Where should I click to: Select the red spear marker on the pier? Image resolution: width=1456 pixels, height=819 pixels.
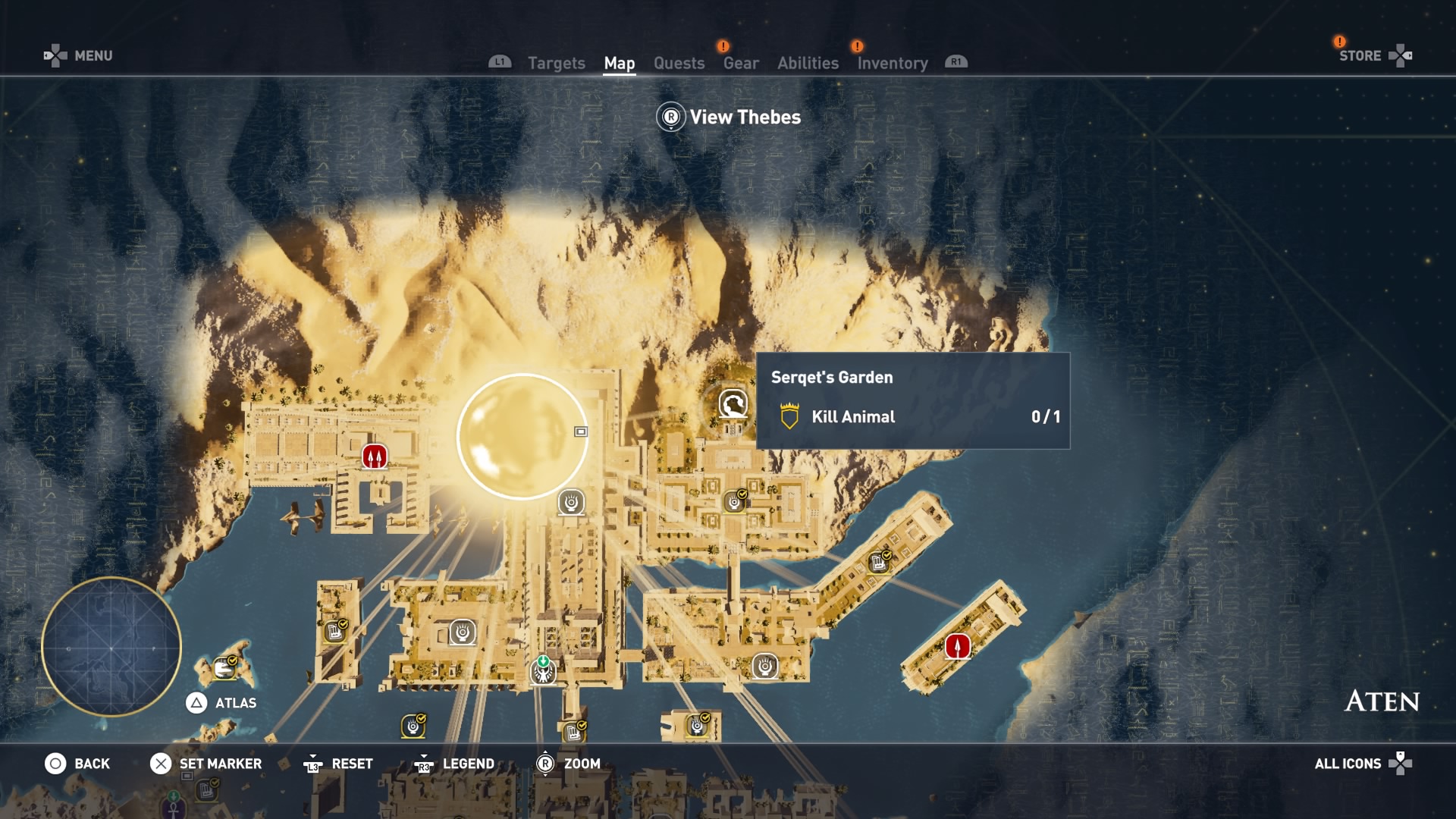(x=957, y=647)
